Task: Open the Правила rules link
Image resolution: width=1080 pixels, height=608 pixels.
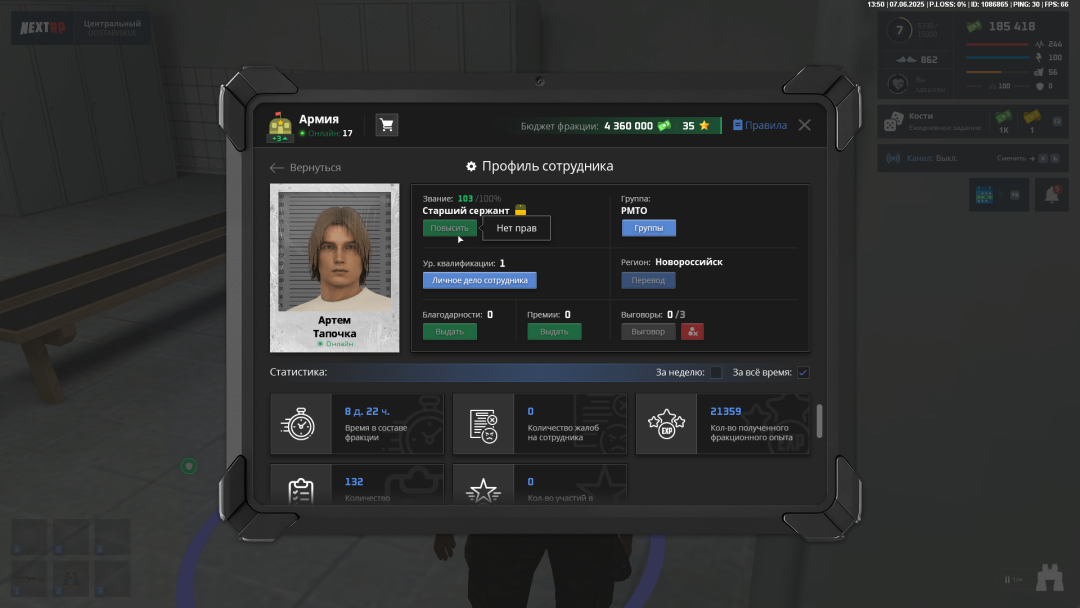Action: pyautogui.click(x=760, y=125)
